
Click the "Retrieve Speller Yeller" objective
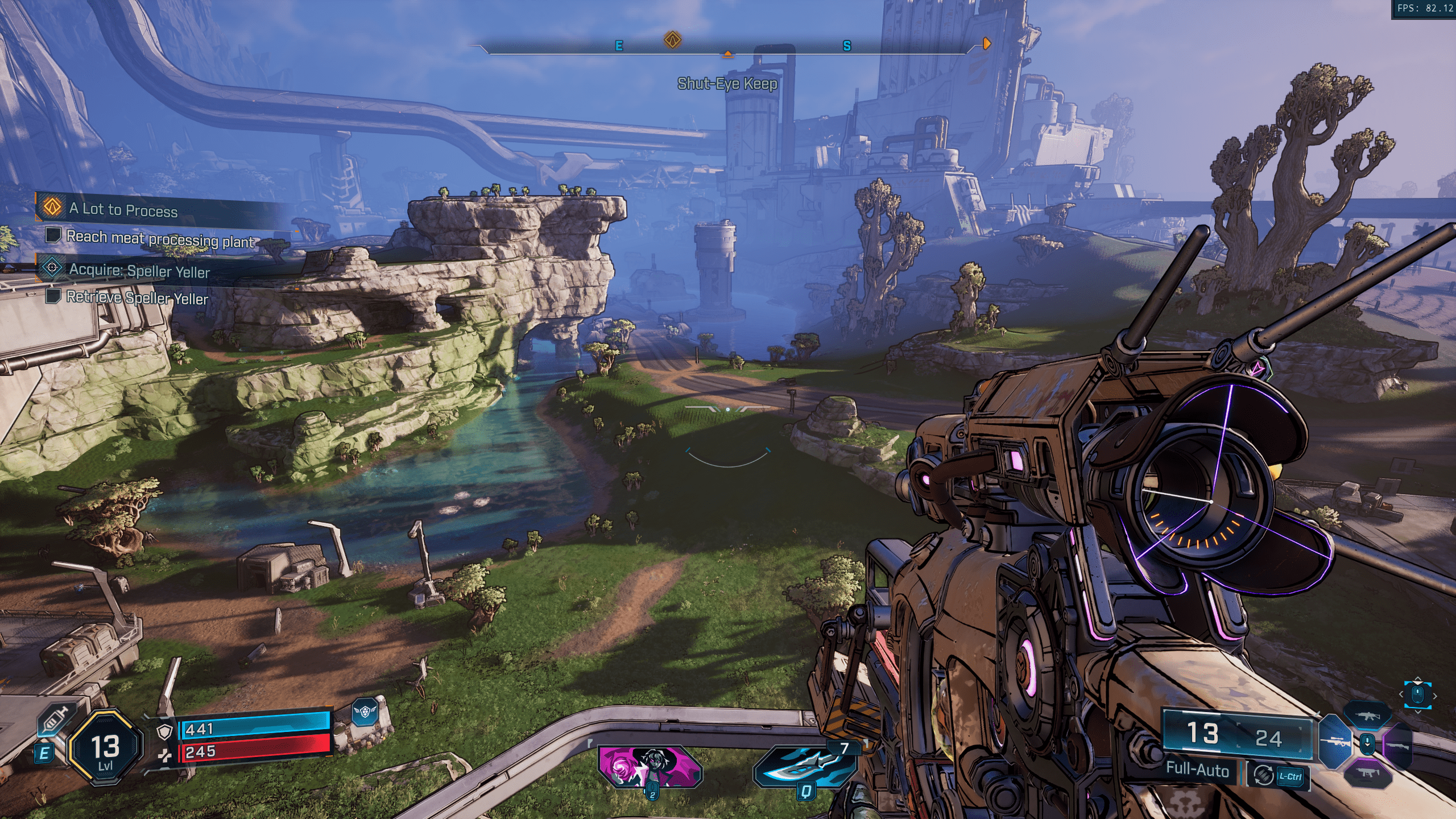point(137,297)
